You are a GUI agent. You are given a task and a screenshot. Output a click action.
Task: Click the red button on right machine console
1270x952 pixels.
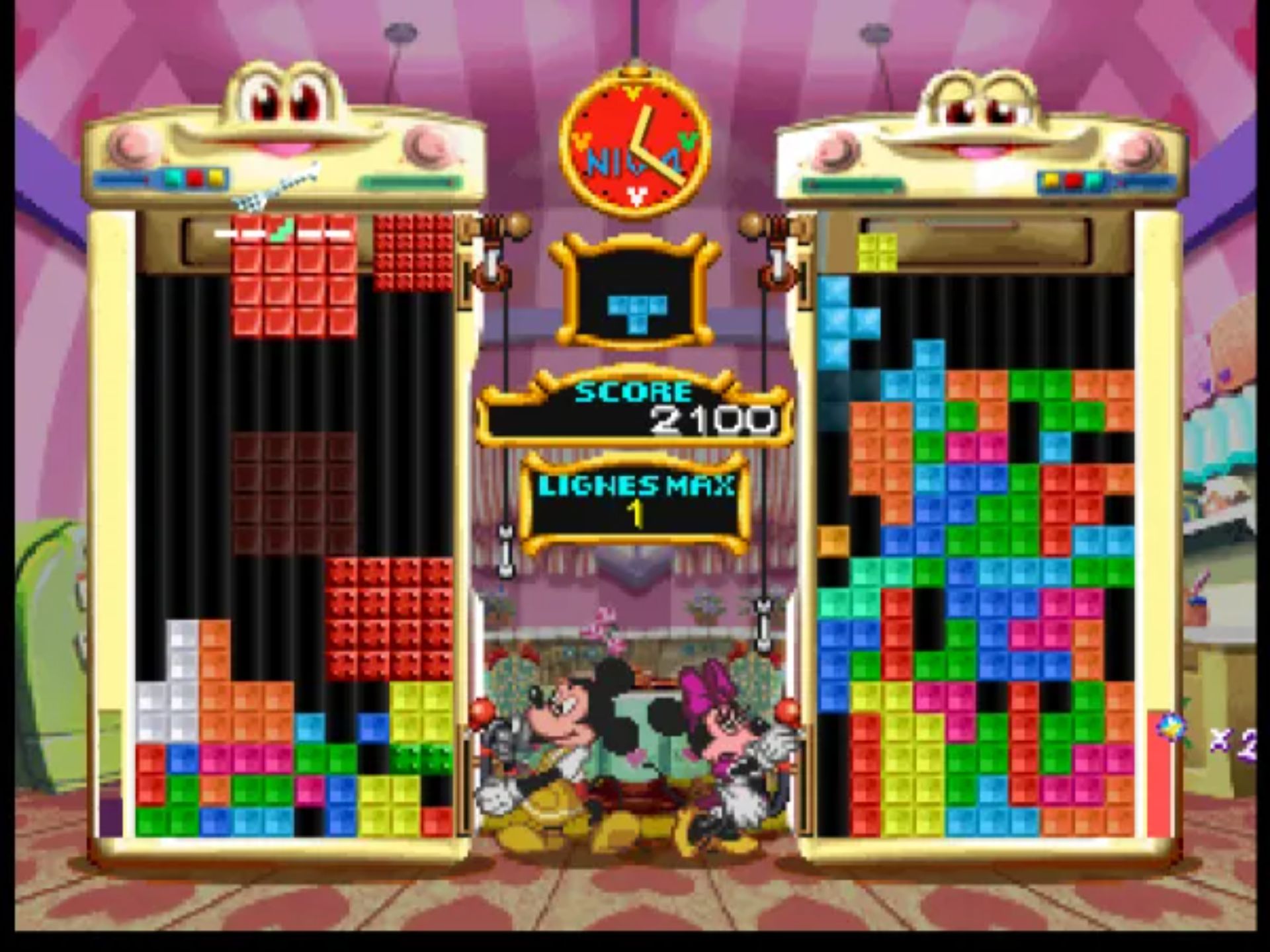[x=1072, y=180]
